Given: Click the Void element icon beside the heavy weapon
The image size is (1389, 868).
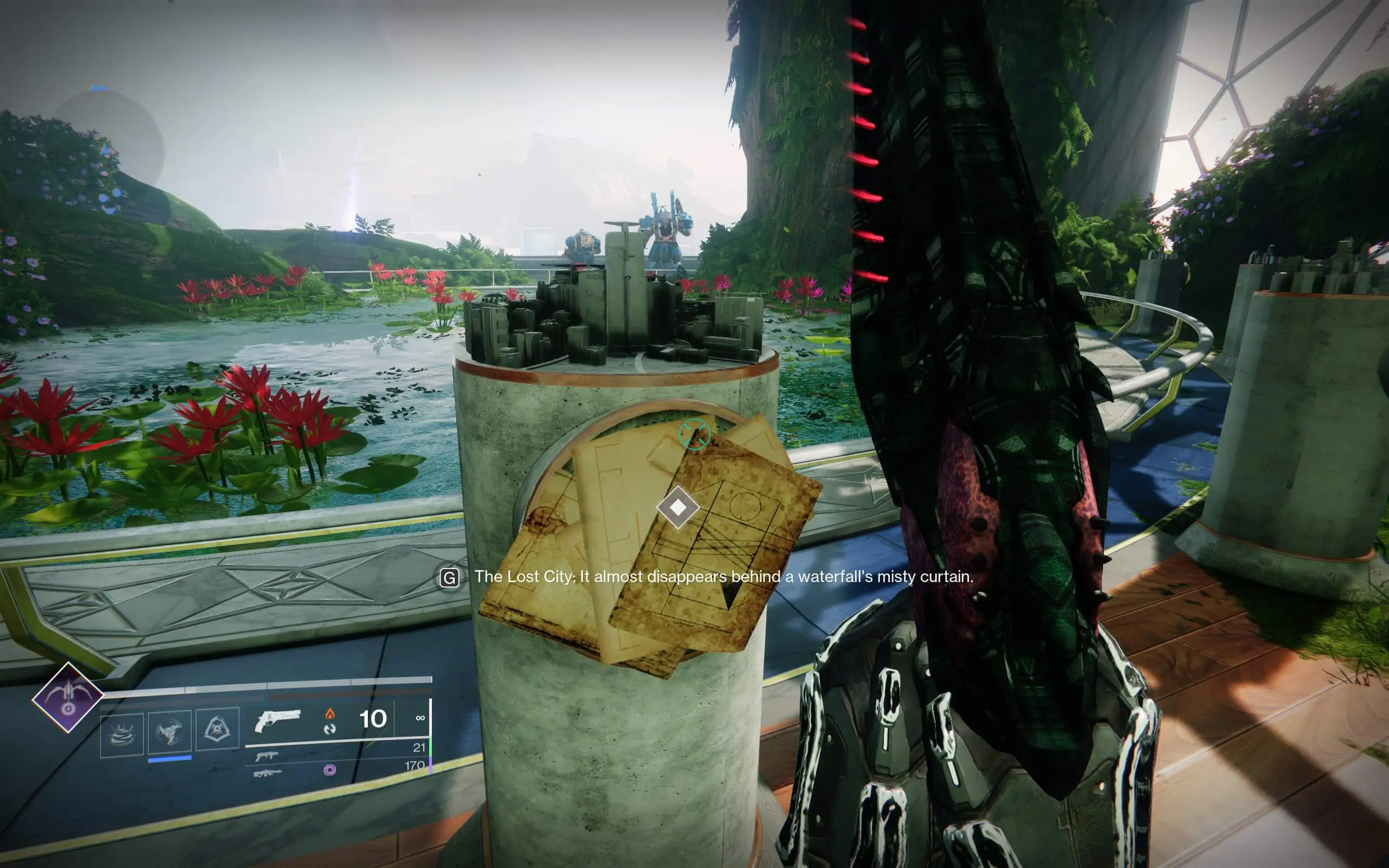Looking at the screenshot, I should (332, 770).
